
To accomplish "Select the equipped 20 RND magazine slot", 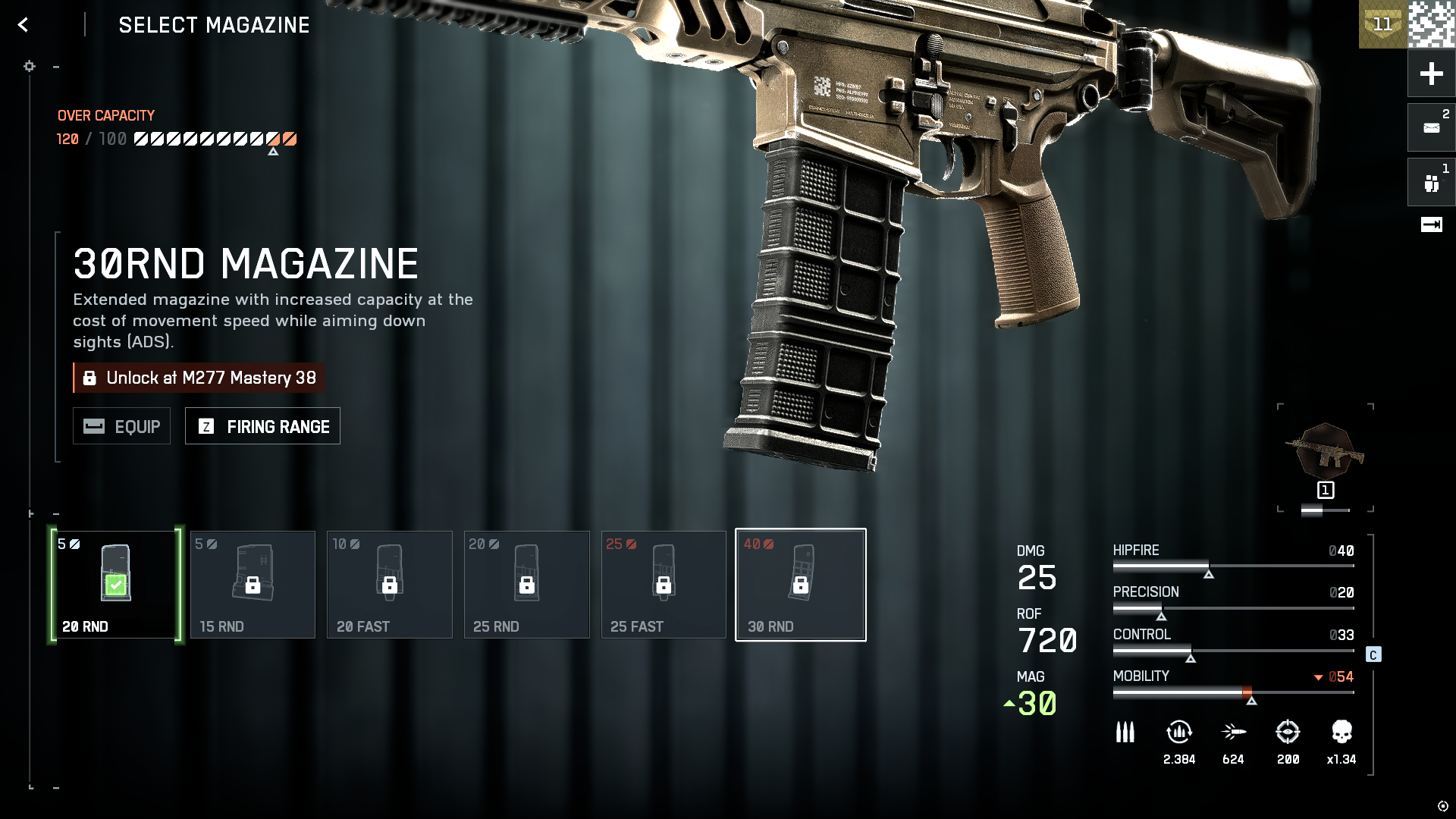I will [115, 585].
